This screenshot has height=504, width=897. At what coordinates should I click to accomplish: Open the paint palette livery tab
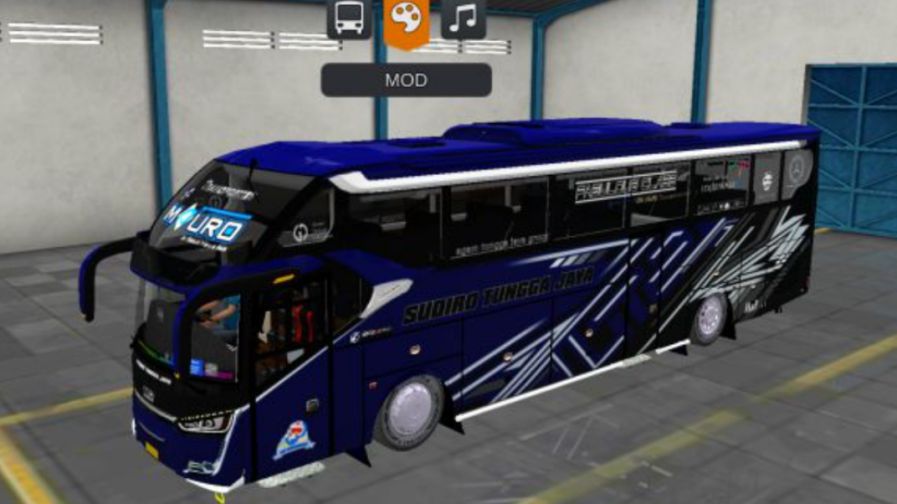tap(406, 21)
